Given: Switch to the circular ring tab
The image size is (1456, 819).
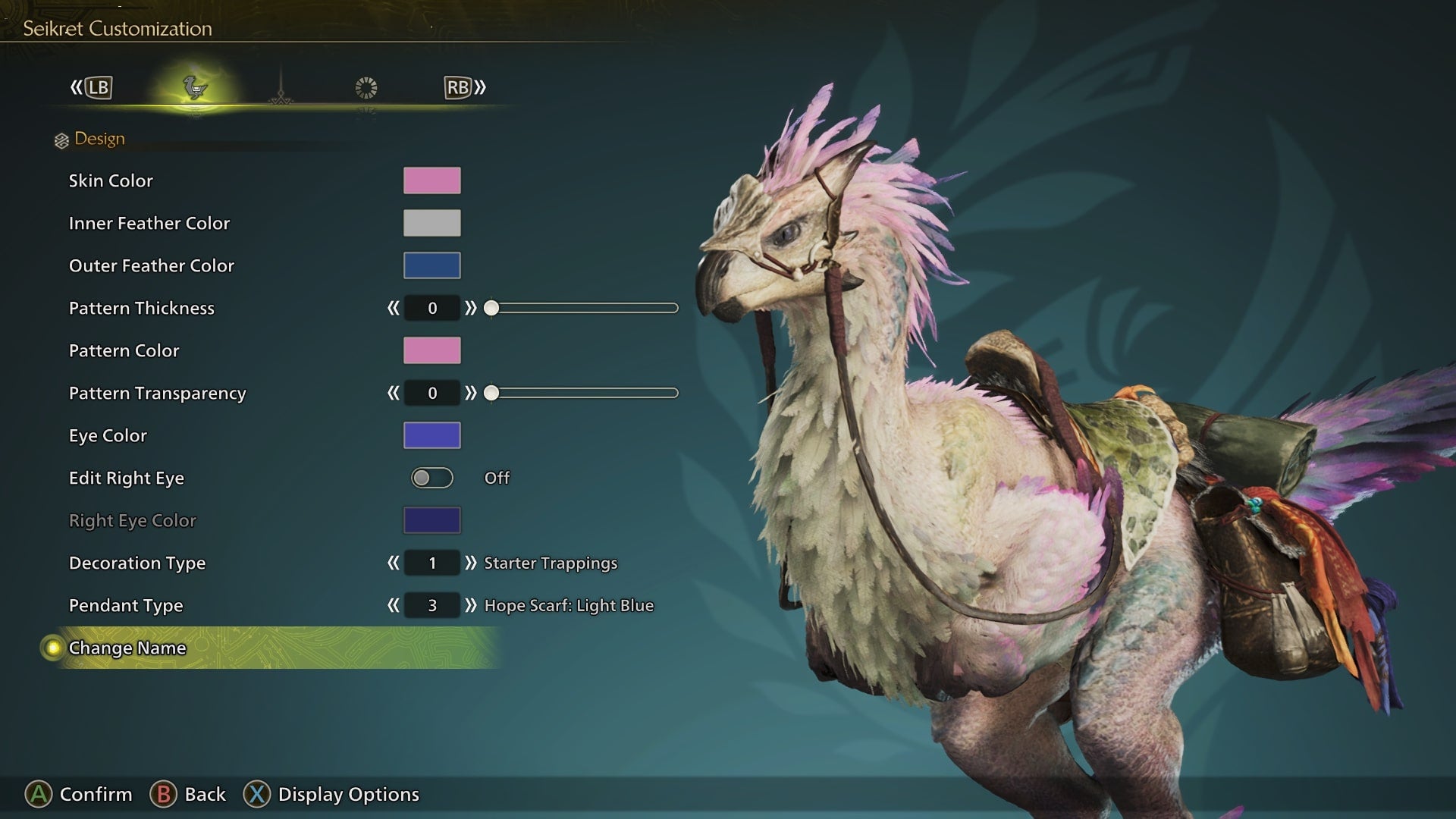Looking at the screenshot, I should click(x=366, y=88).
